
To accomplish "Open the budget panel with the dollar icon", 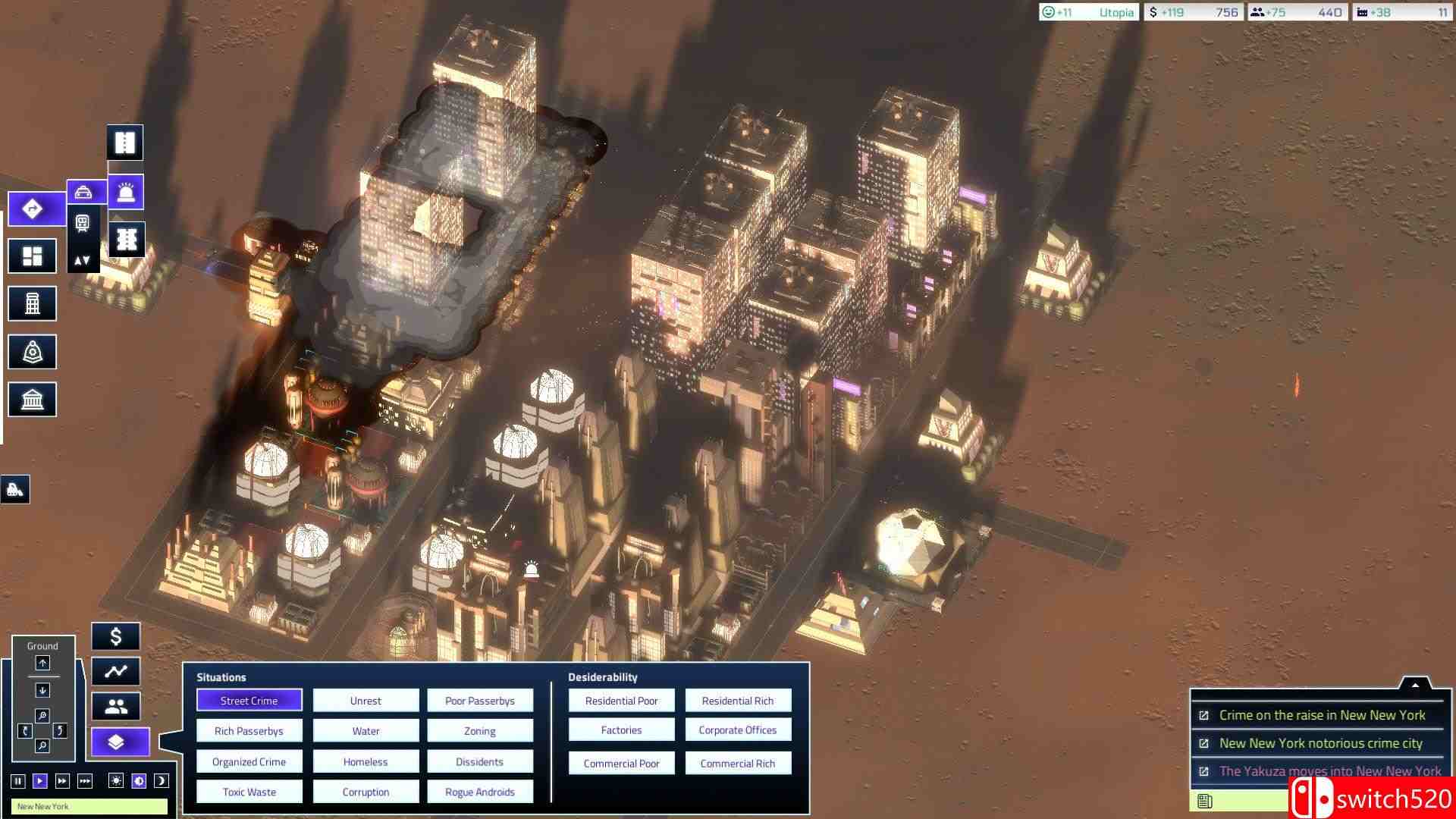I will pyautogui.click(x=116, y=636).
